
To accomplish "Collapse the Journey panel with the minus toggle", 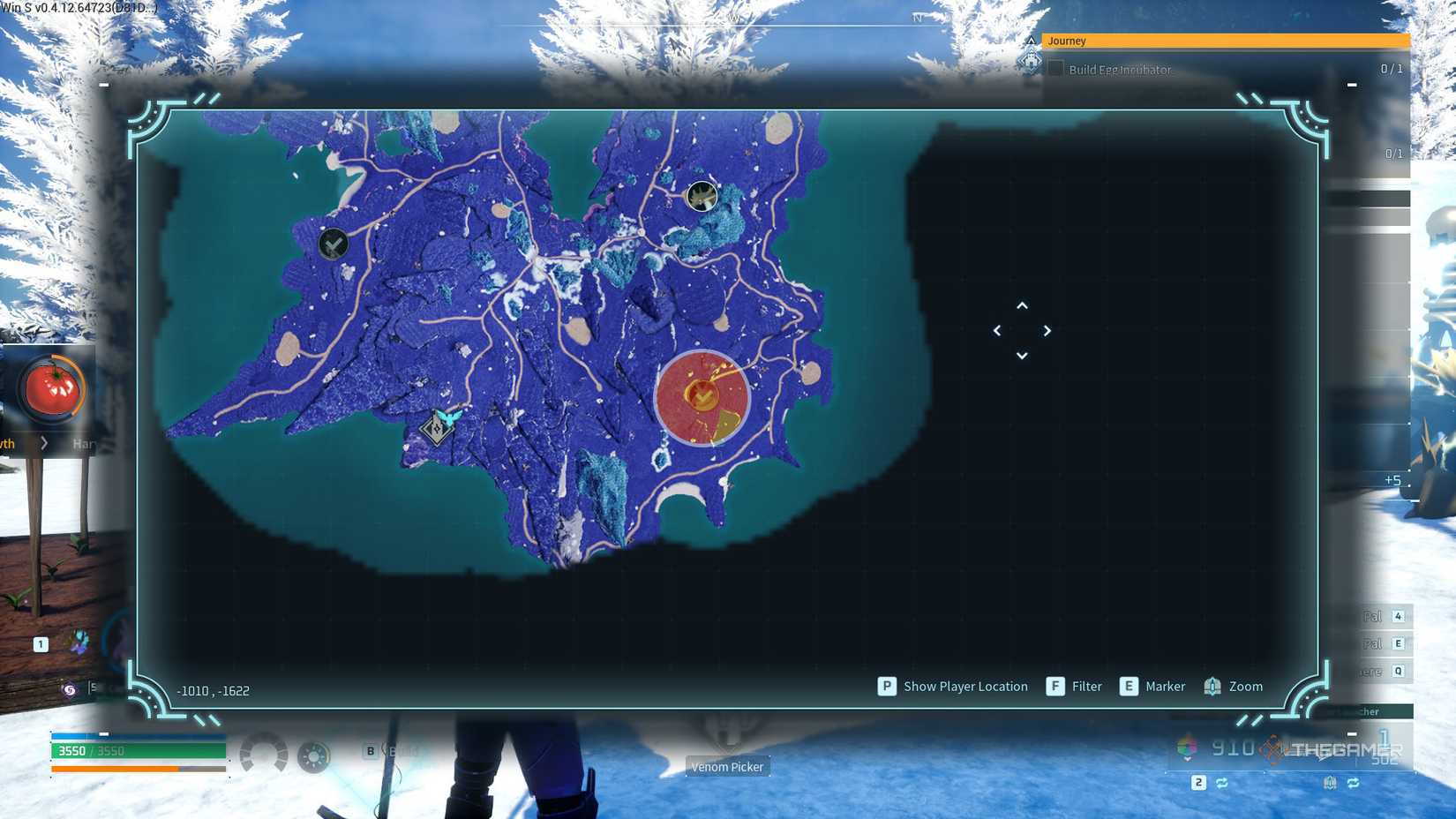I will [1351, 86].
